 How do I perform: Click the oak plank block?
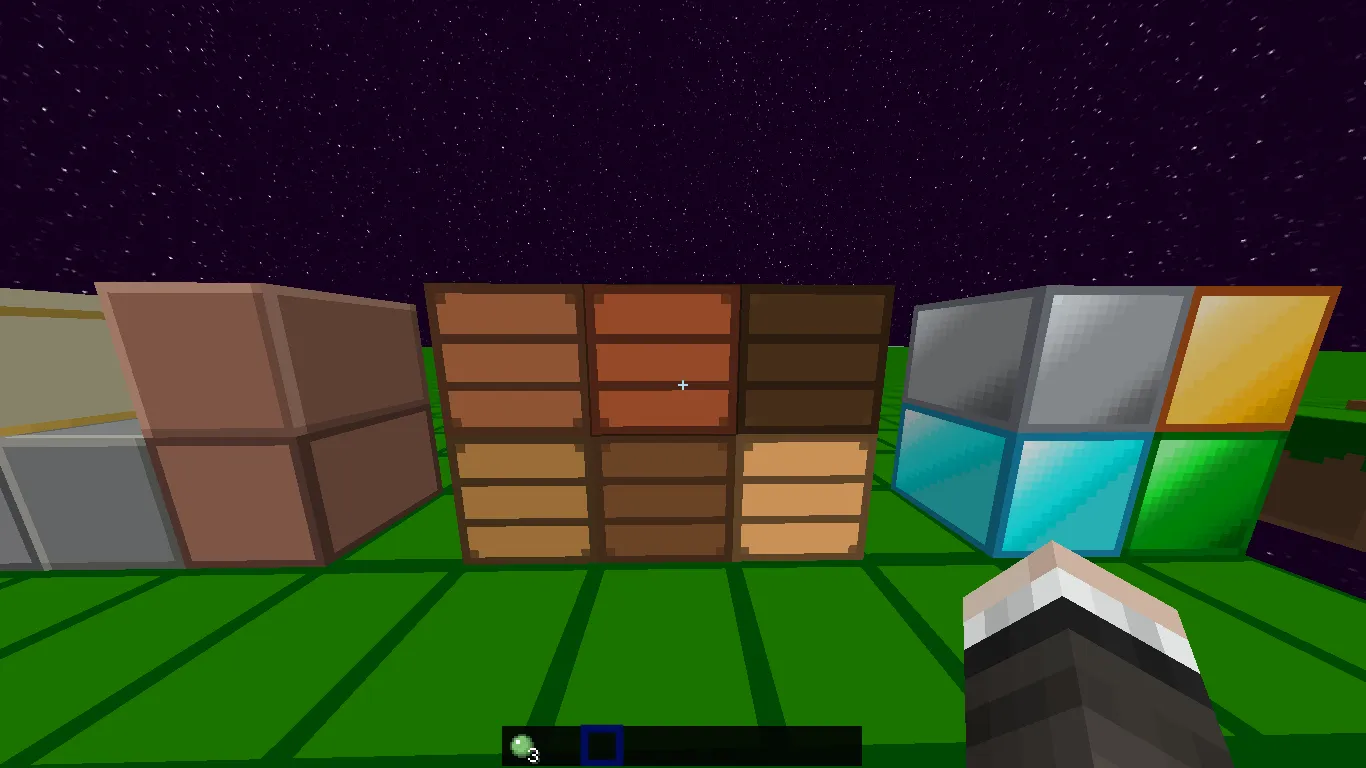click(x=520, y=500)
